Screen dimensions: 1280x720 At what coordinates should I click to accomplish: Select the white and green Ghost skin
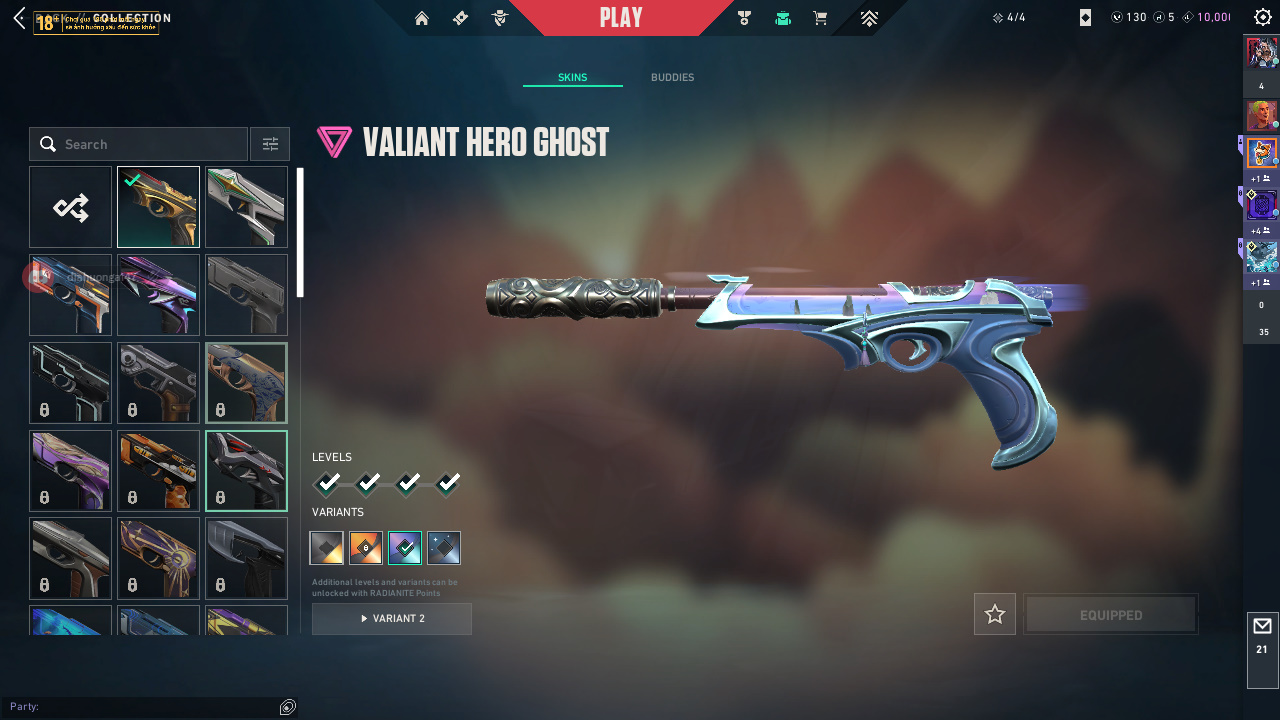[x=246, y=207]
